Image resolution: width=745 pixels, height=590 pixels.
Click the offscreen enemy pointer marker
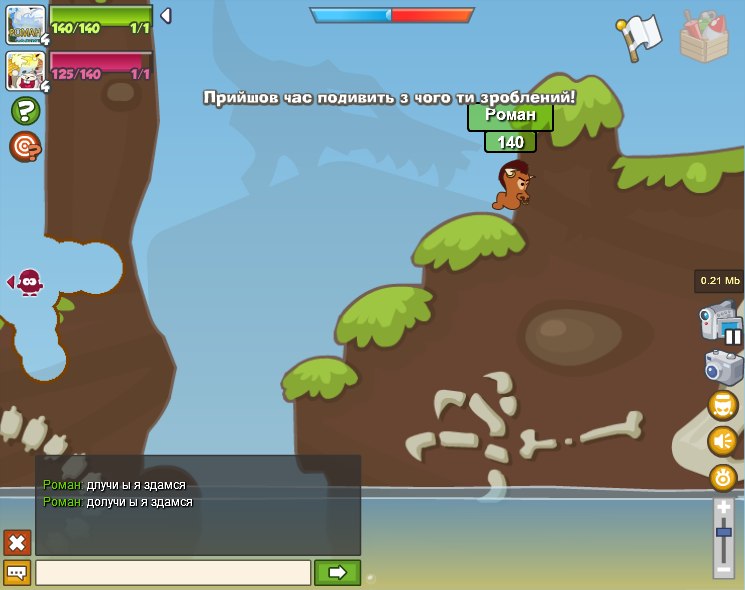[x=27, y=282]
